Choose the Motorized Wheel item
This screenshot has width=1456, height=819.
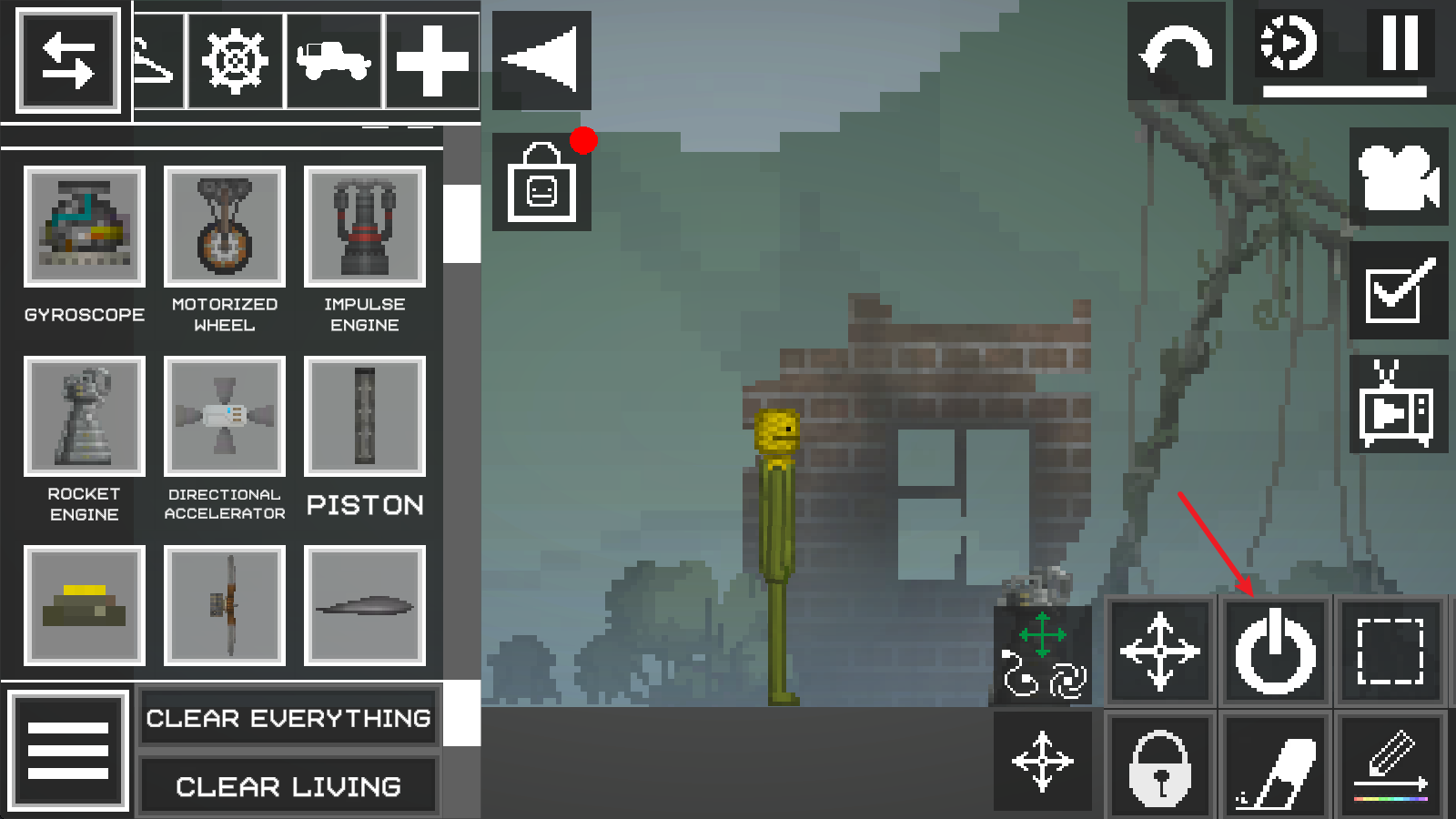tap(224, 227)
